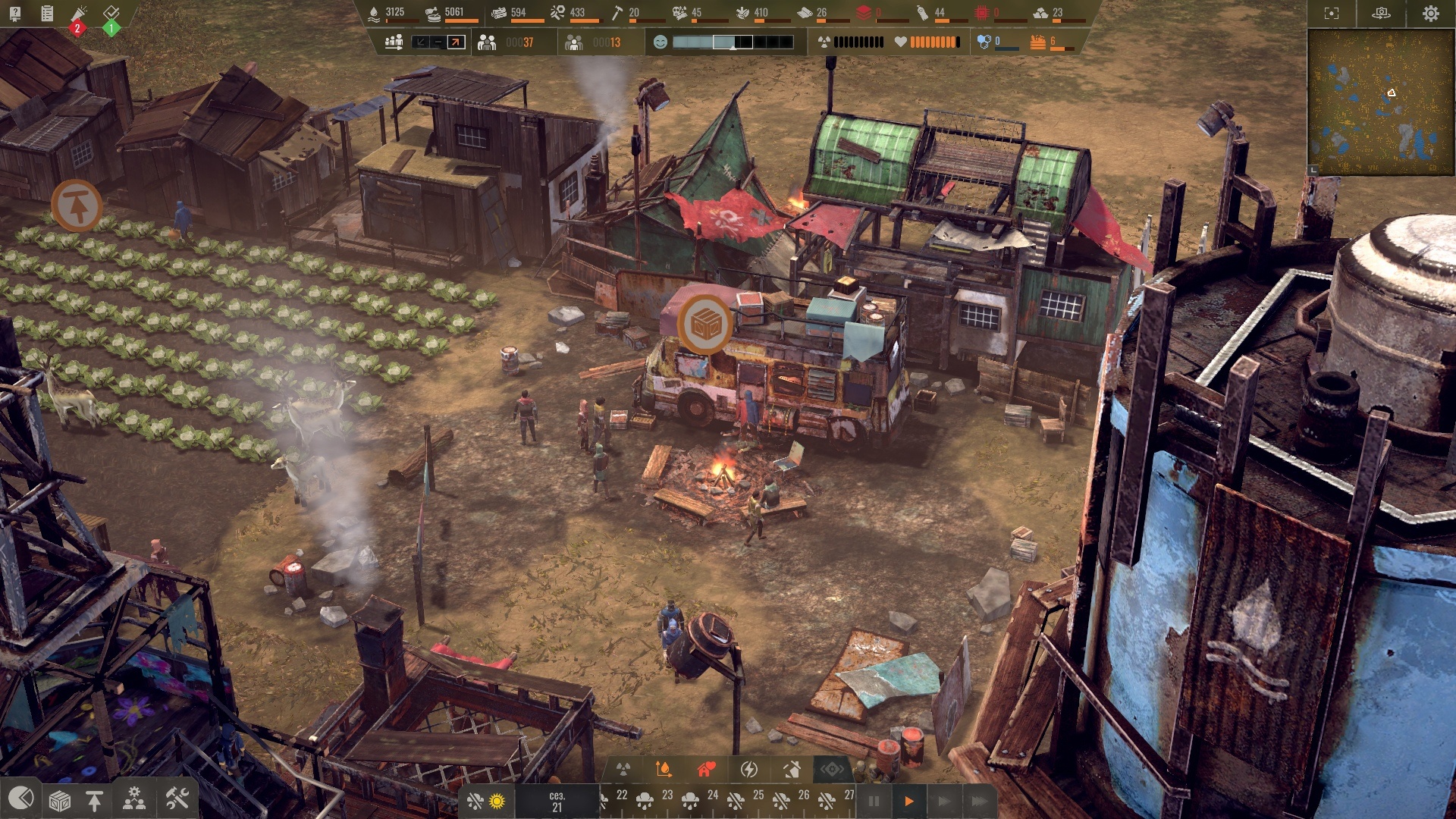Click the minimap in the corner
This screenshot has height=819, width=1456.
point(1380,102)
